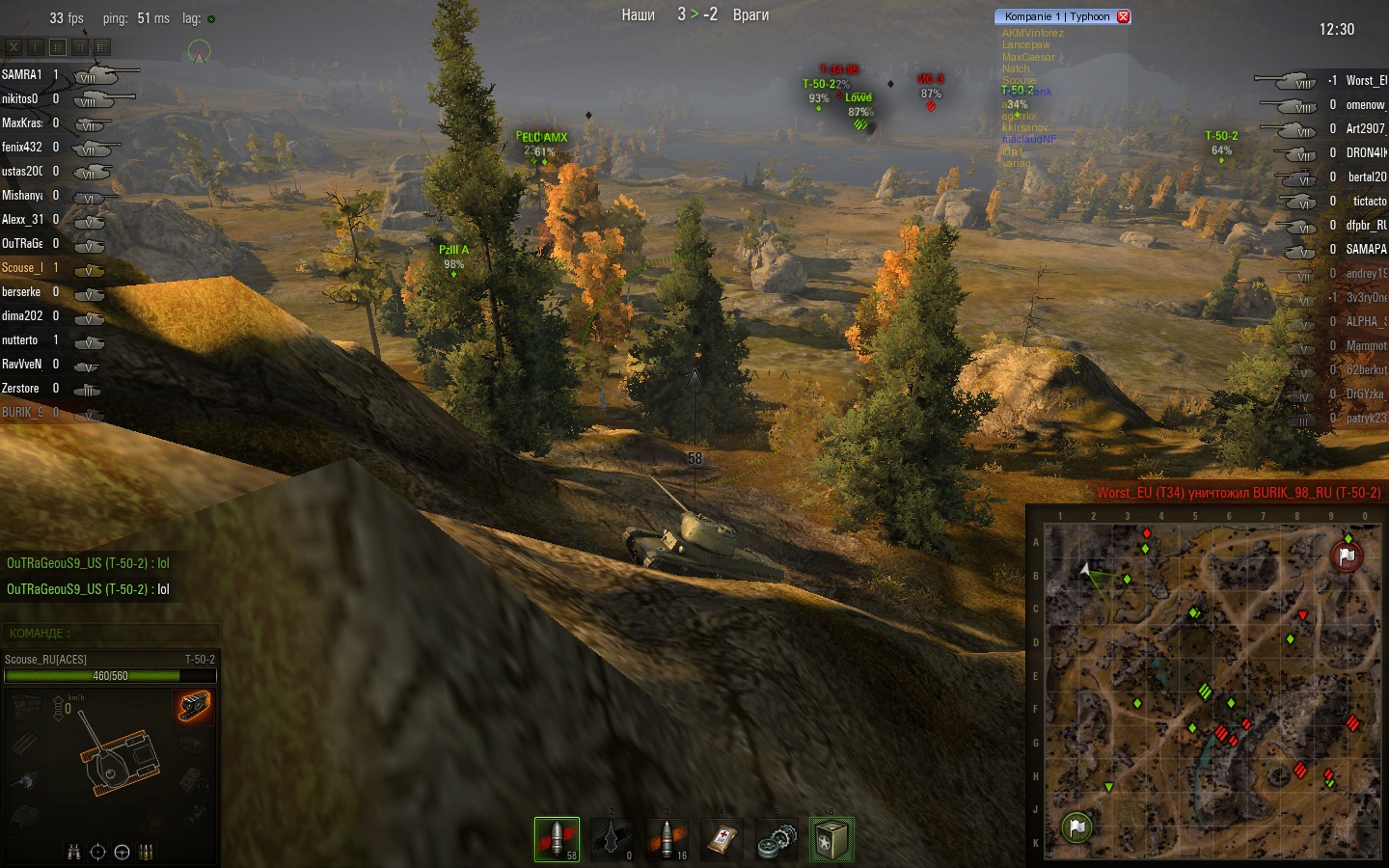
Task: Select the empty second shell slot
Action: point(612,838)
